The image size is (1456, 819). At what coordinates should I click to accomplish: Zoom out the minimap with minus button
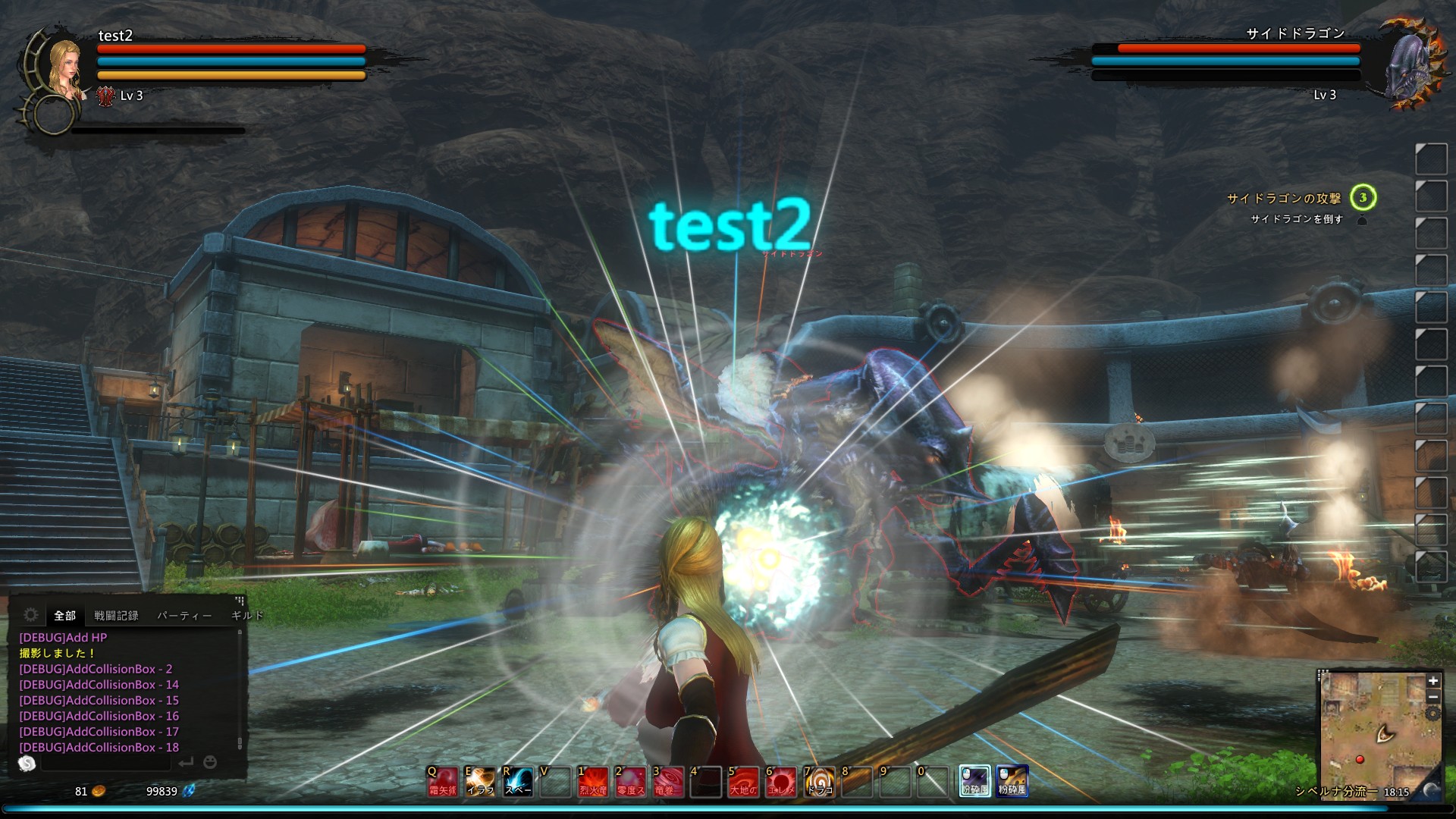(x=1432, y=697)
